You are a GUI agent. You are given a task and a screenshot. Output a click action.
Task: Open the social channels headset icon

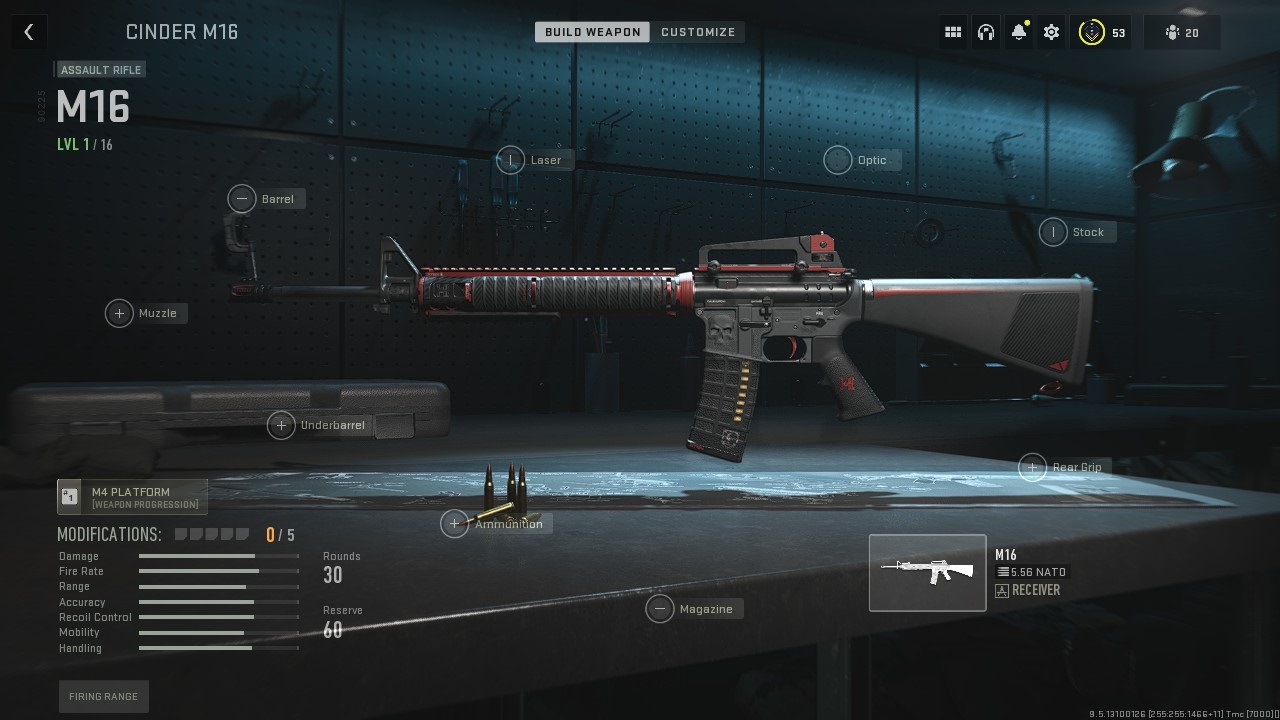[985, 31]
